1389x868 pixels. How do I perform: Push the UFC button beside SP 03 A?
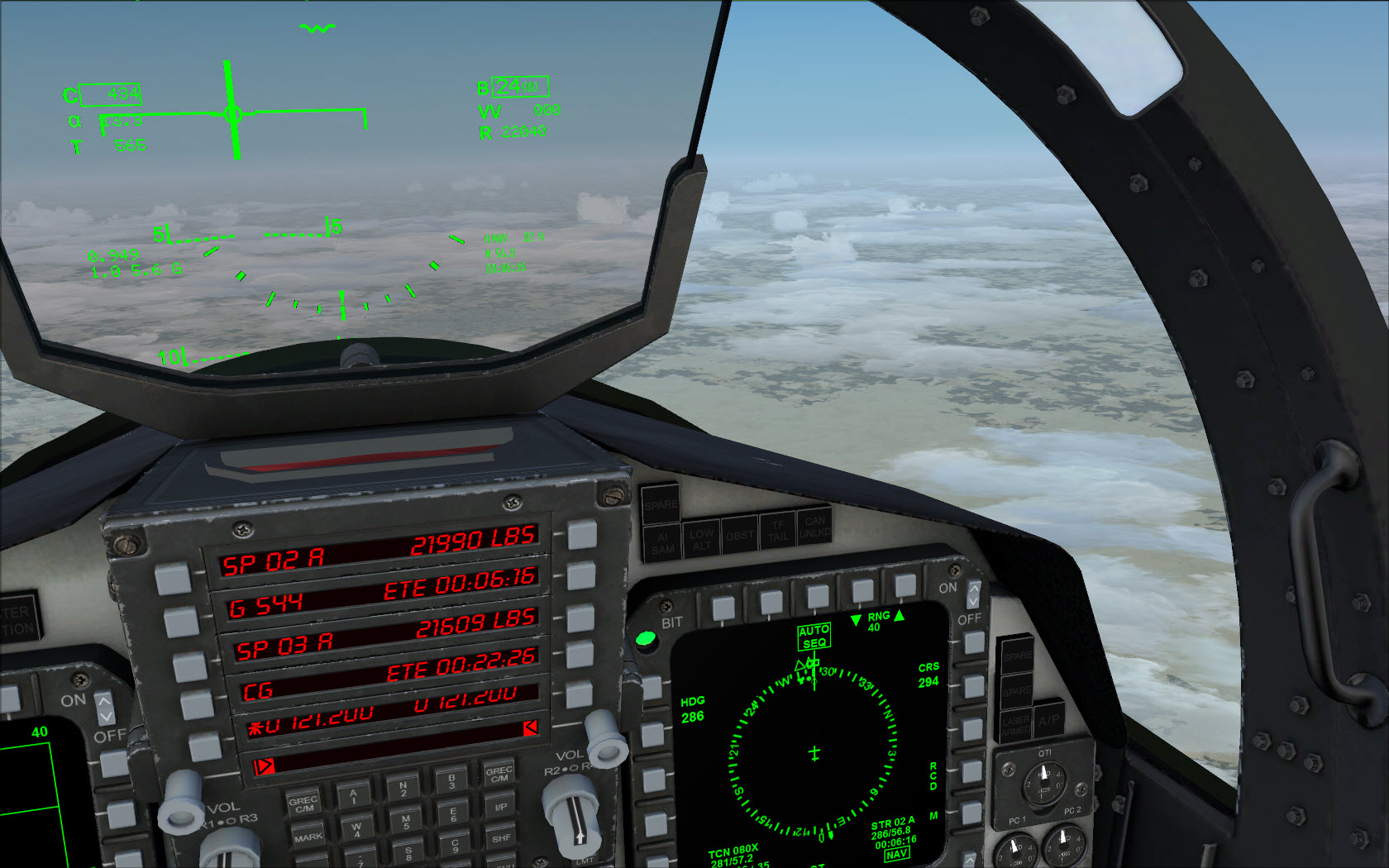(189, 665)
